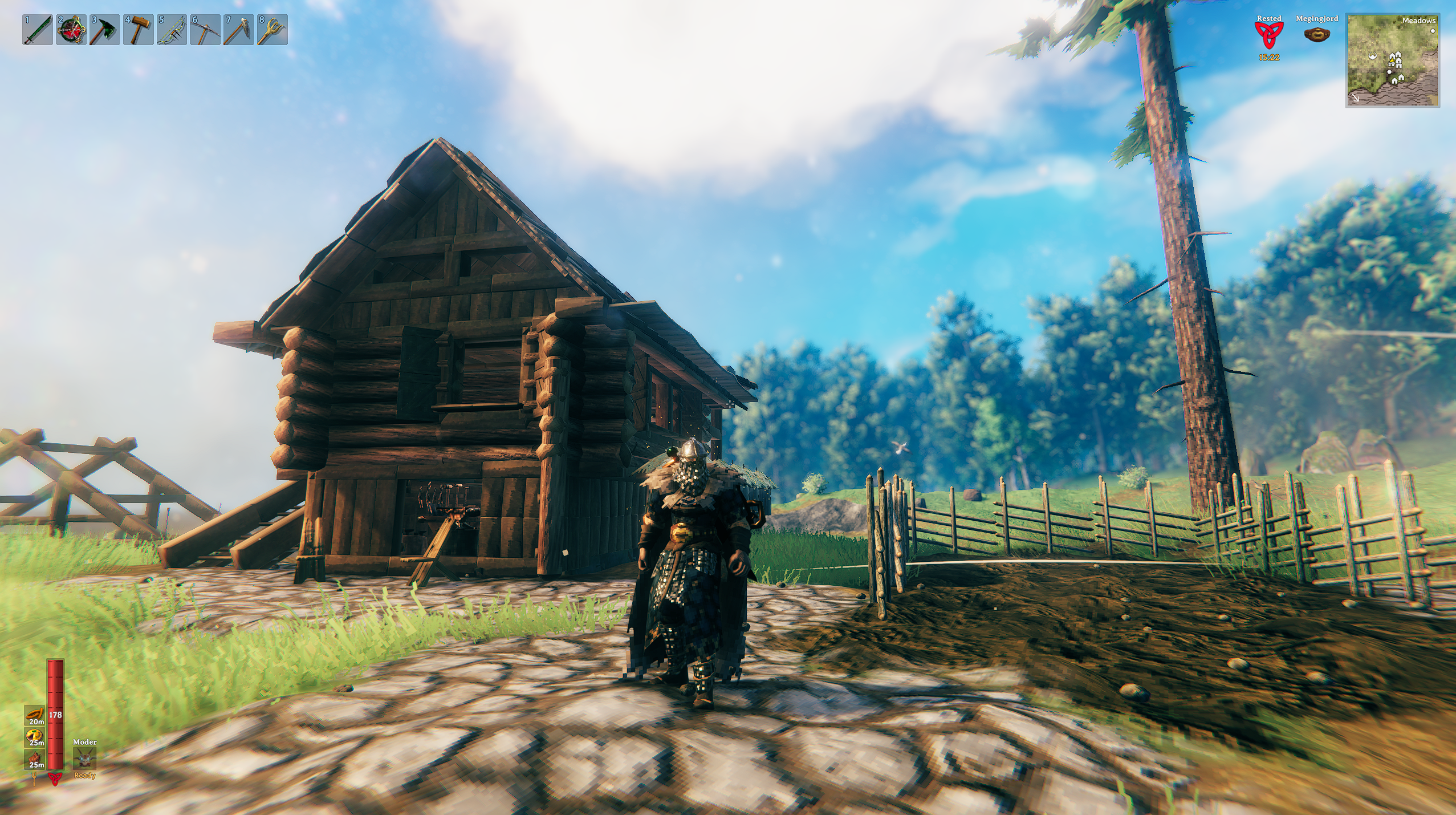Select the wooden building hammer

[139, 30]
